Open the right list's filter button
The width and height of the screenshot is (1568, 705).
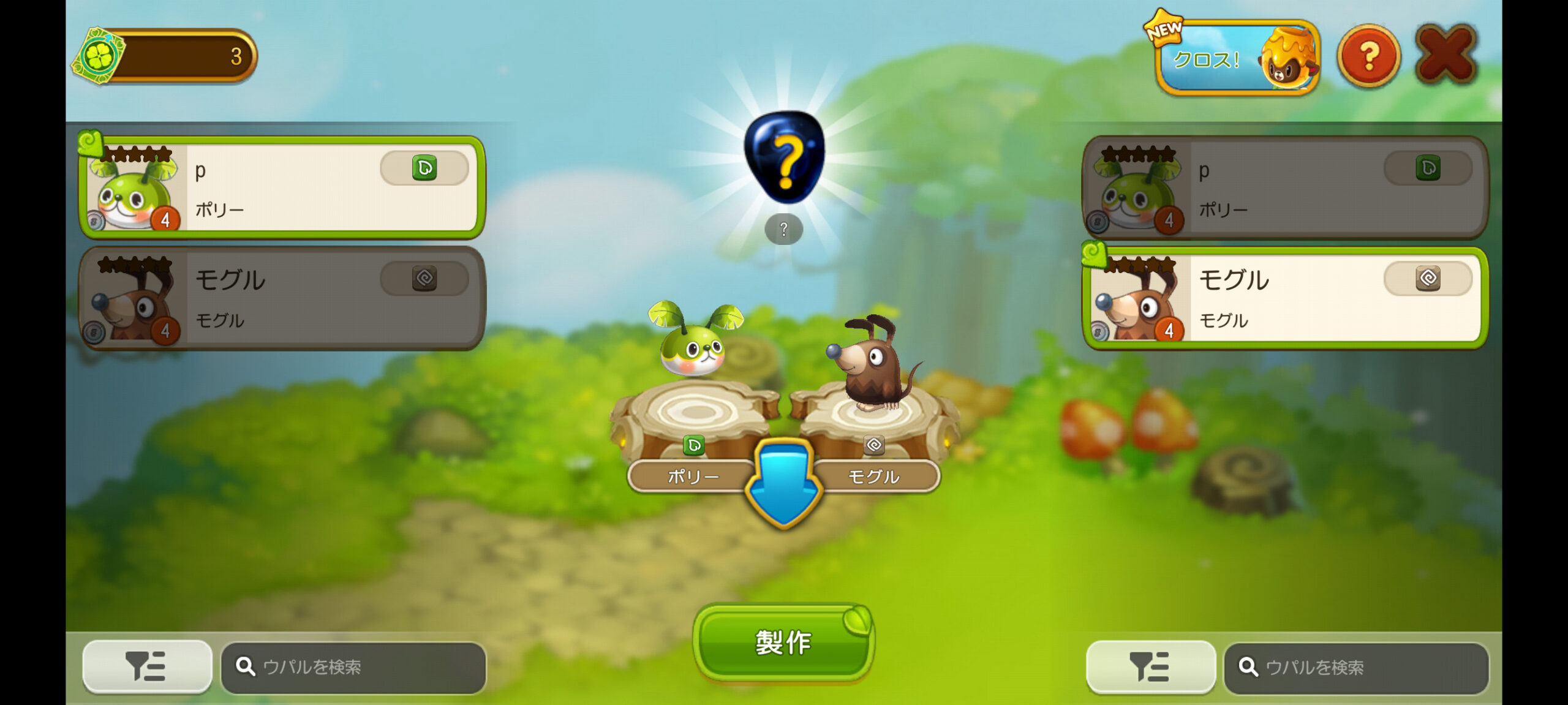point(1150,666)
